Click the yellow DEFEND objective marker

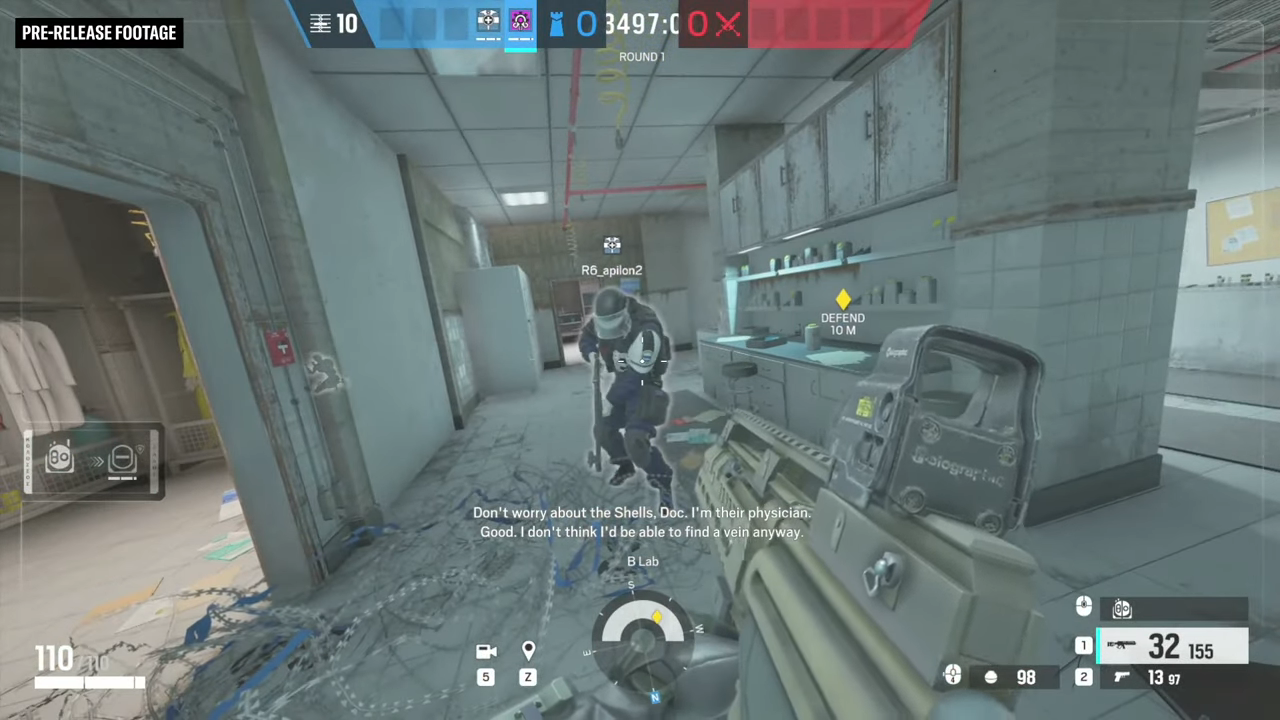click(x=843, y=299)
